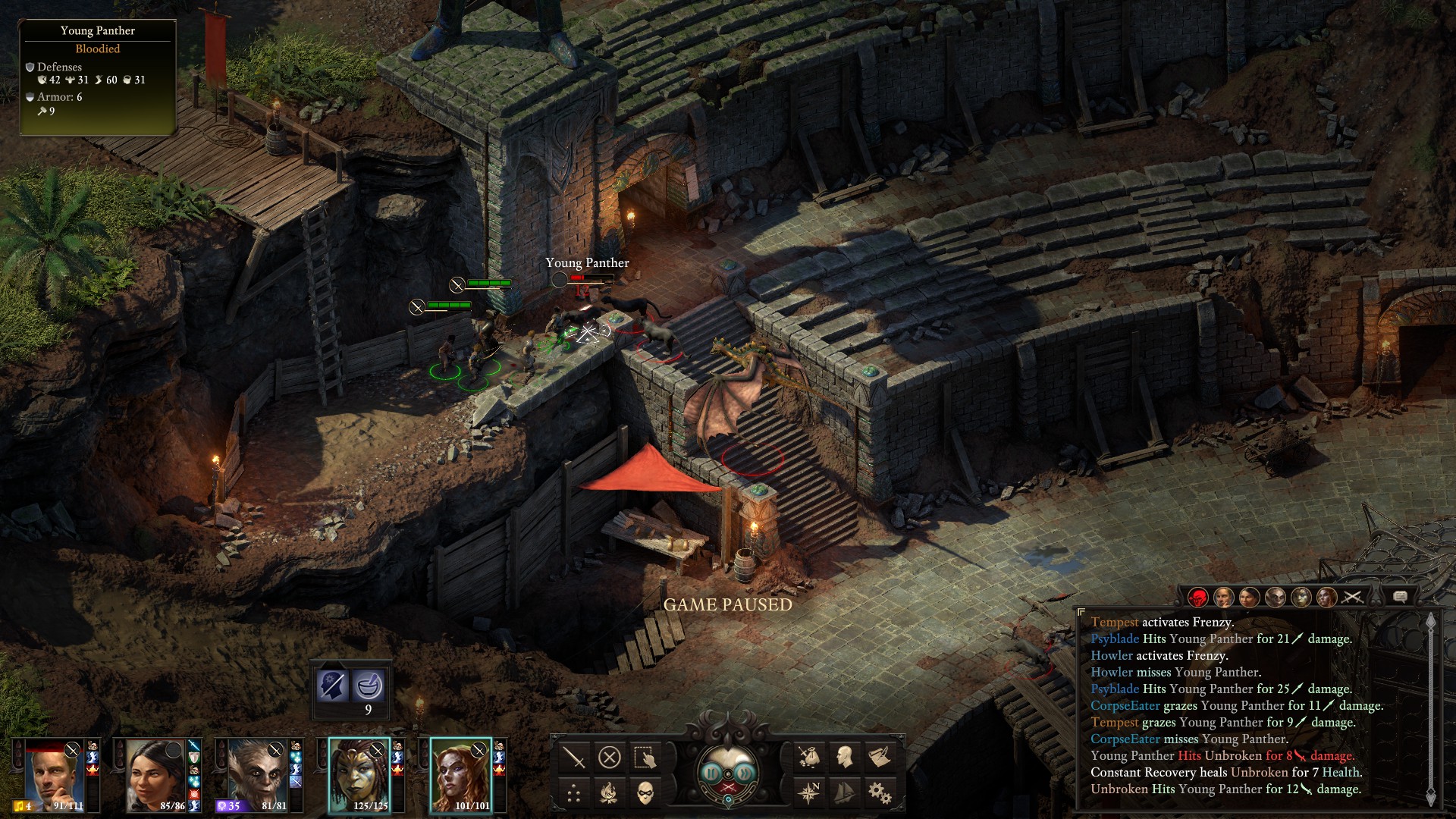Toggle stealth mode with the masked face
The height and width of the screenshot is (819, 1456).
645,793
